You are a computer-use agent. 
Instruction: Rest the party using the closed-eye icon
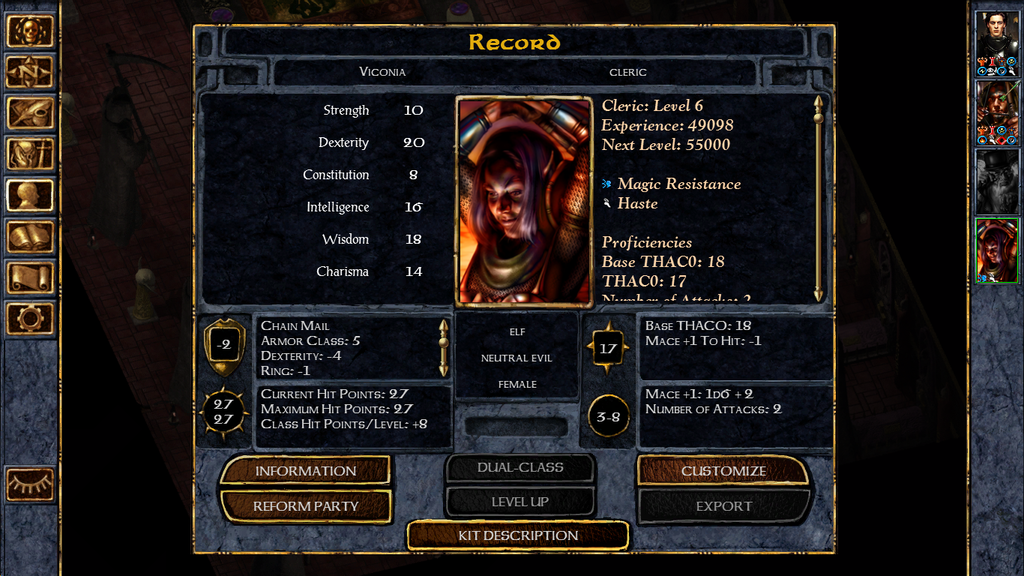(x=30, y=484)
